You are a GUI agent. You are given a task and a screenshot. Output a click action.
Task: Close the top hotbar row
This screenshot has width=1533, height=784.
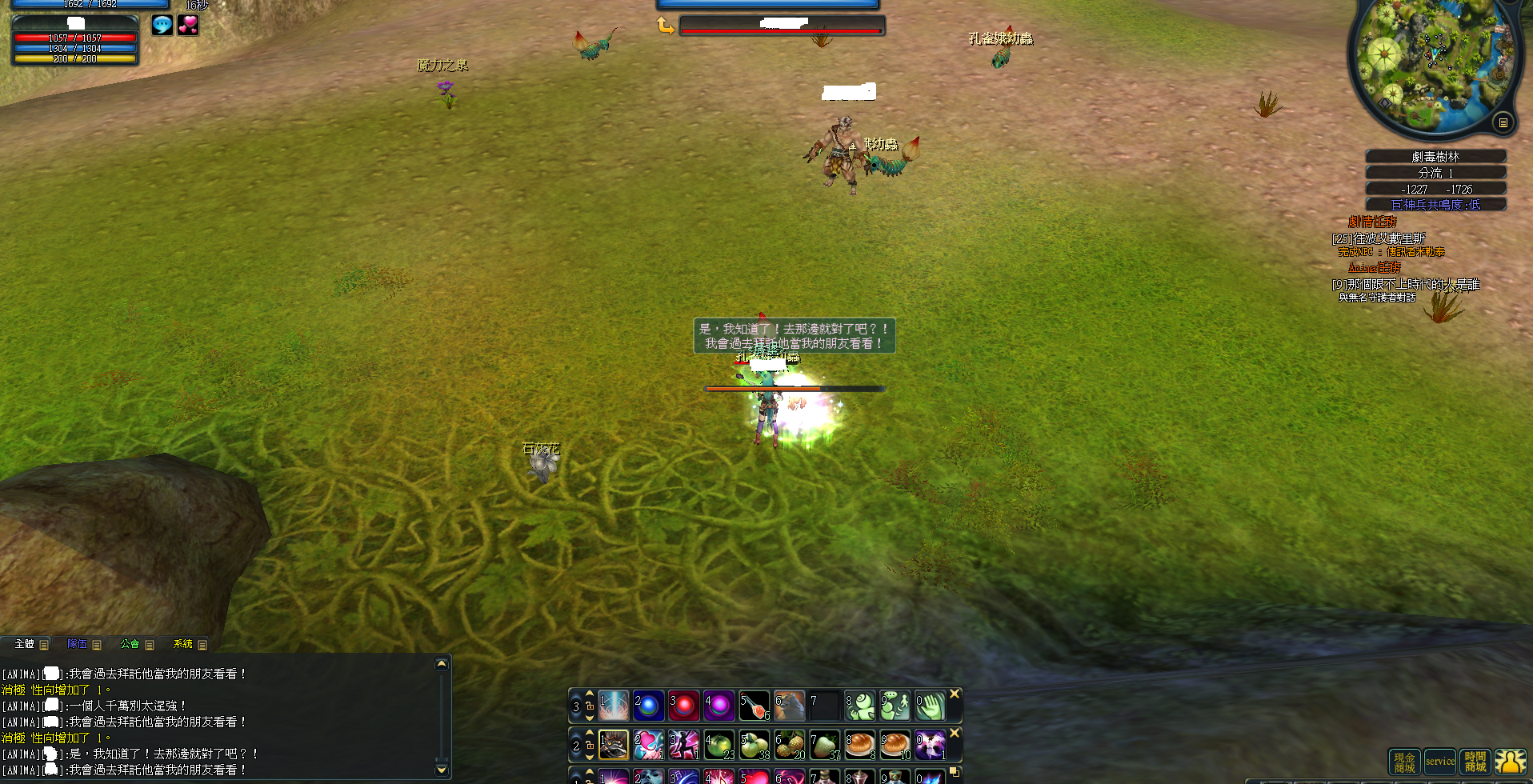pyautogui.click(x=955, y=694)
